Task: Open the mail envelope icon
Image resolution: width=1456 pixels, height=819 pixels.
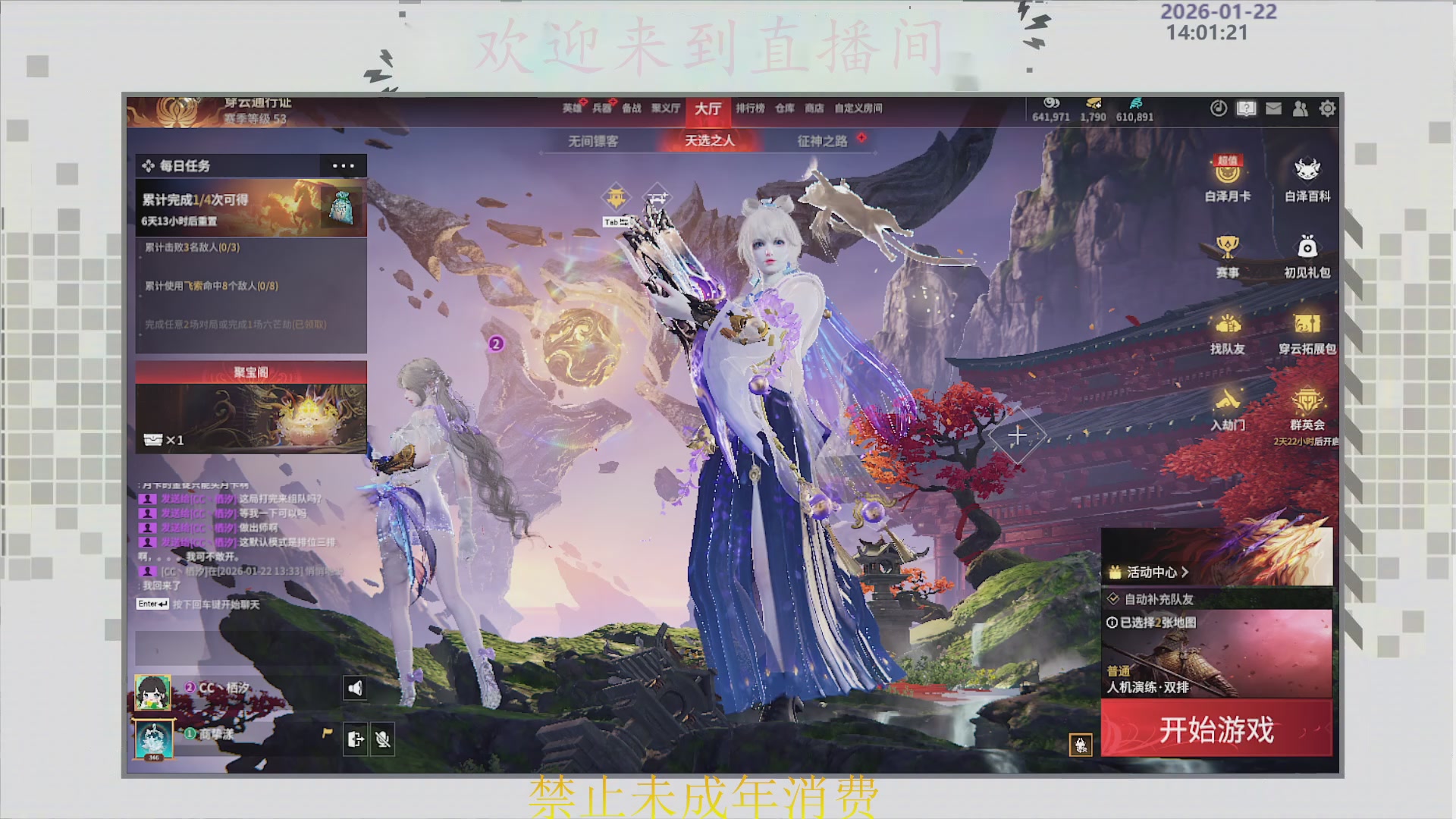Action: (1272, 109)
